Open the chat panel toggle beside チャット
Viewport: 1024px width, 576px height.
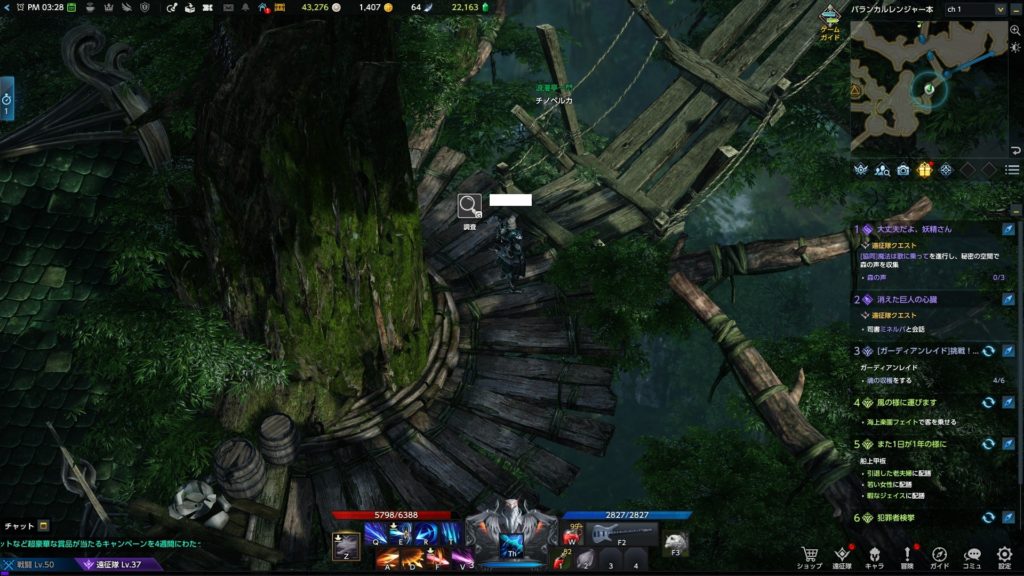coord(44,525)
